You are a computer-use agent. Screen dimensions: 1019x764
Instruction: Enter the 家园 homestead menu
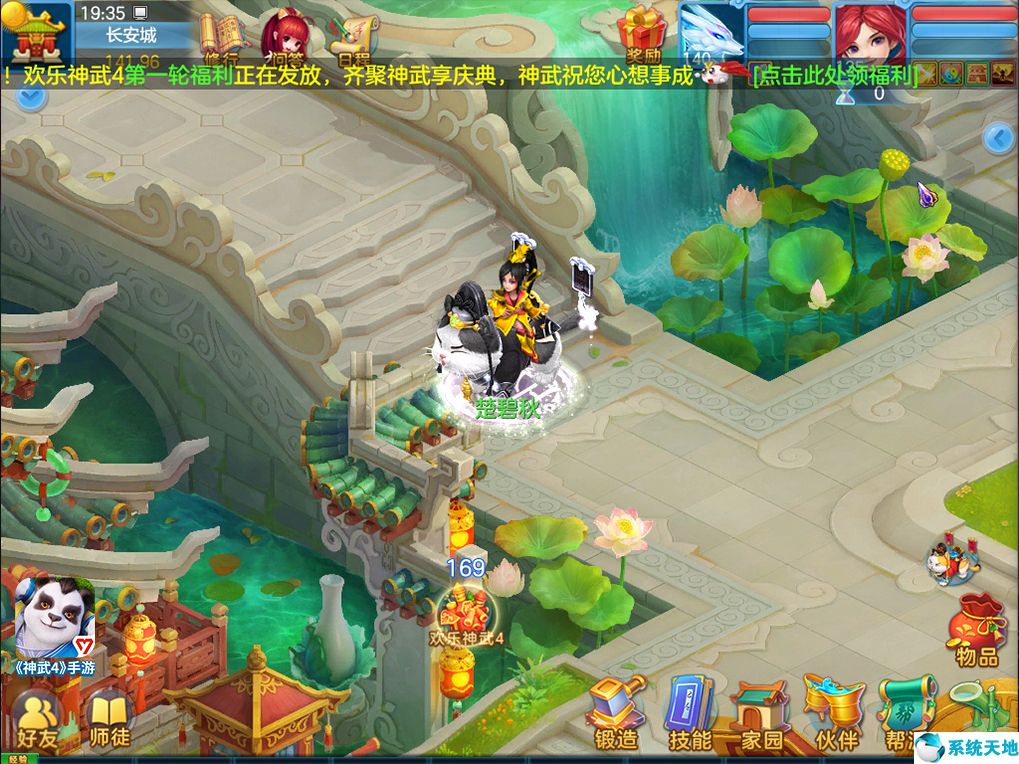pyautogui.click(x=759, y=714)
